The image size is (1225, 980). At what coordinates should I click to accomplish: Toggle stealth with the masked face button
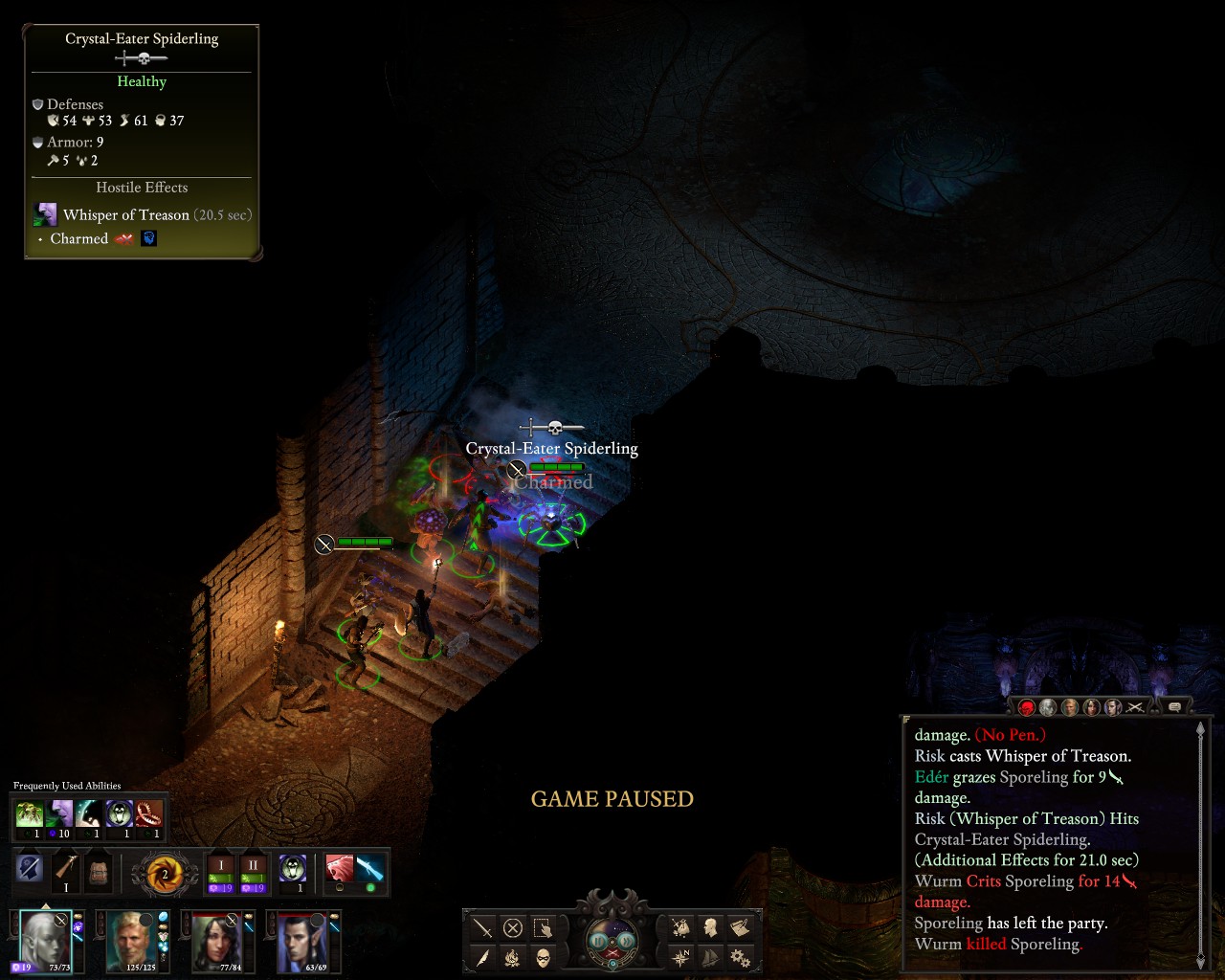(543, 957)
